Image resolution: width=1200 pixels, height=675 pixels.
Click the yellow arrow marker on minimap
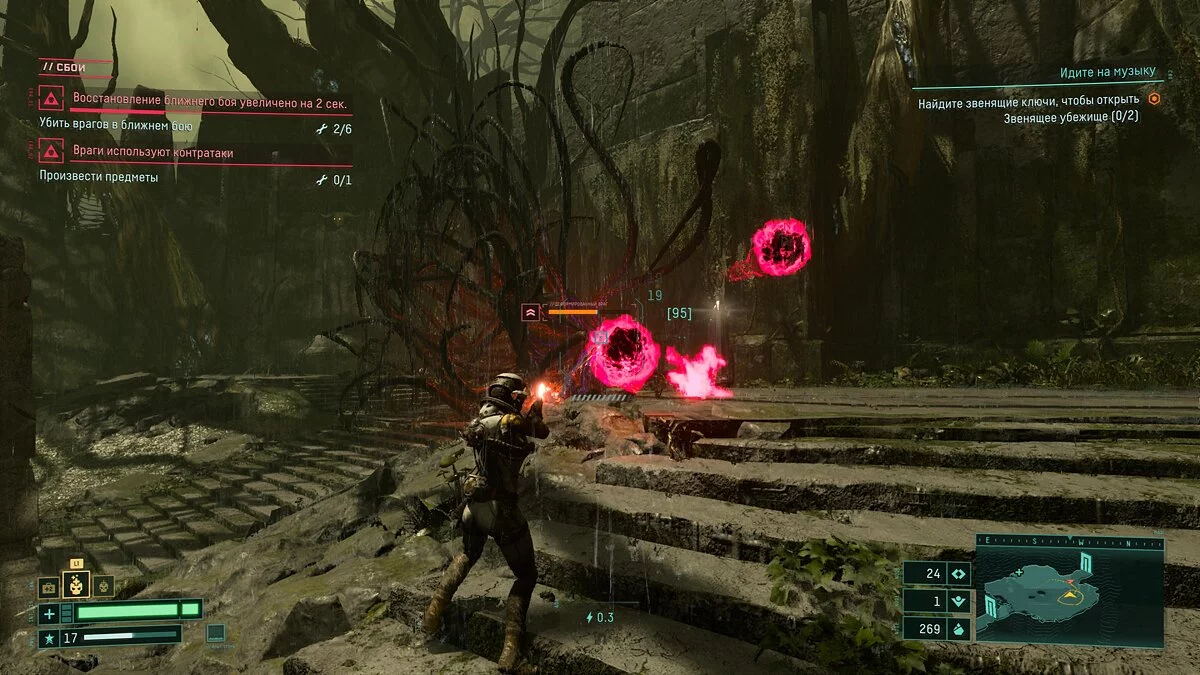(x=1071, y=594)
